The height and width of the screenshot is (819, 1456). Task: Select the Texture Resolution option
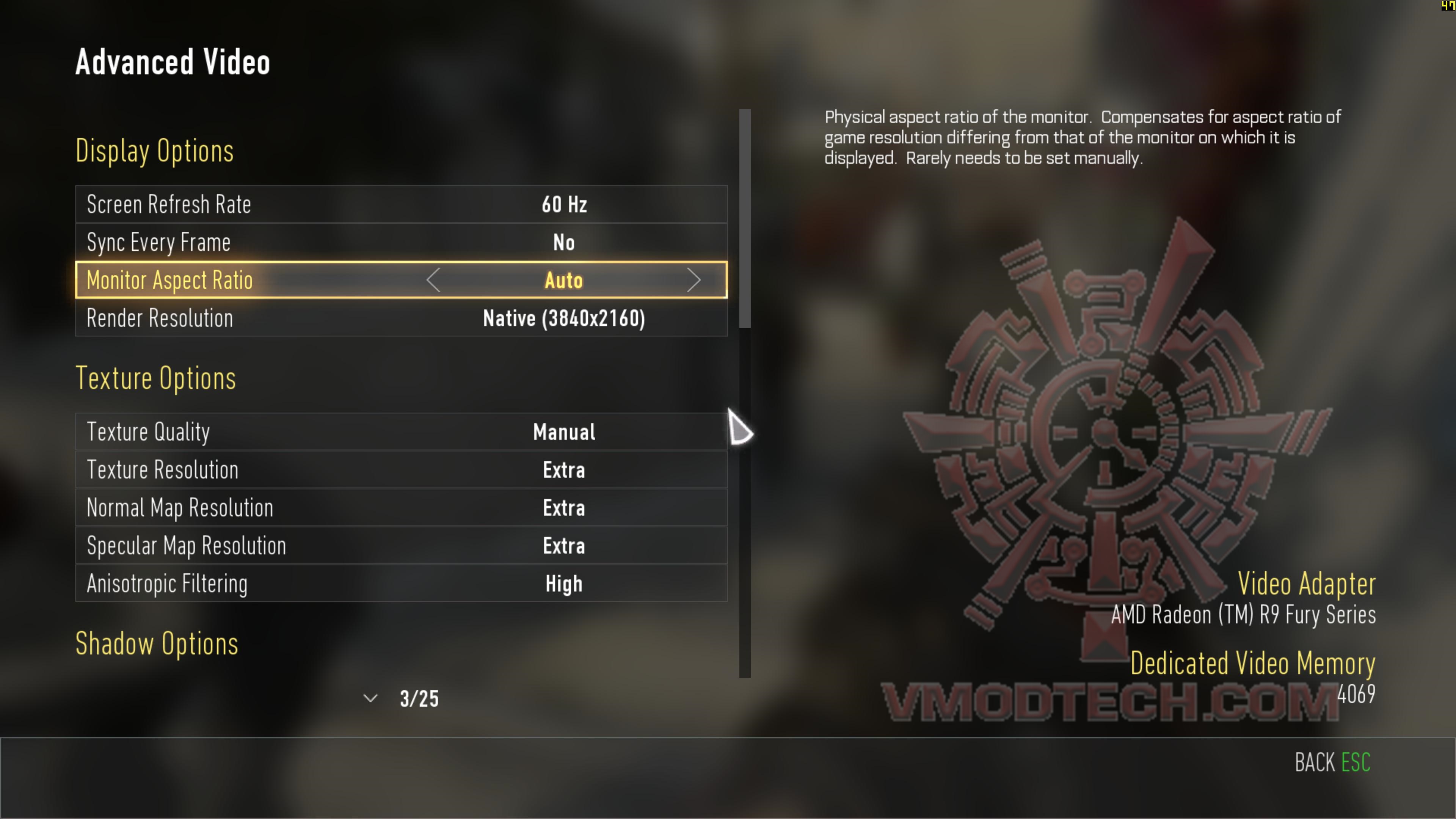[x=401, y=470]
